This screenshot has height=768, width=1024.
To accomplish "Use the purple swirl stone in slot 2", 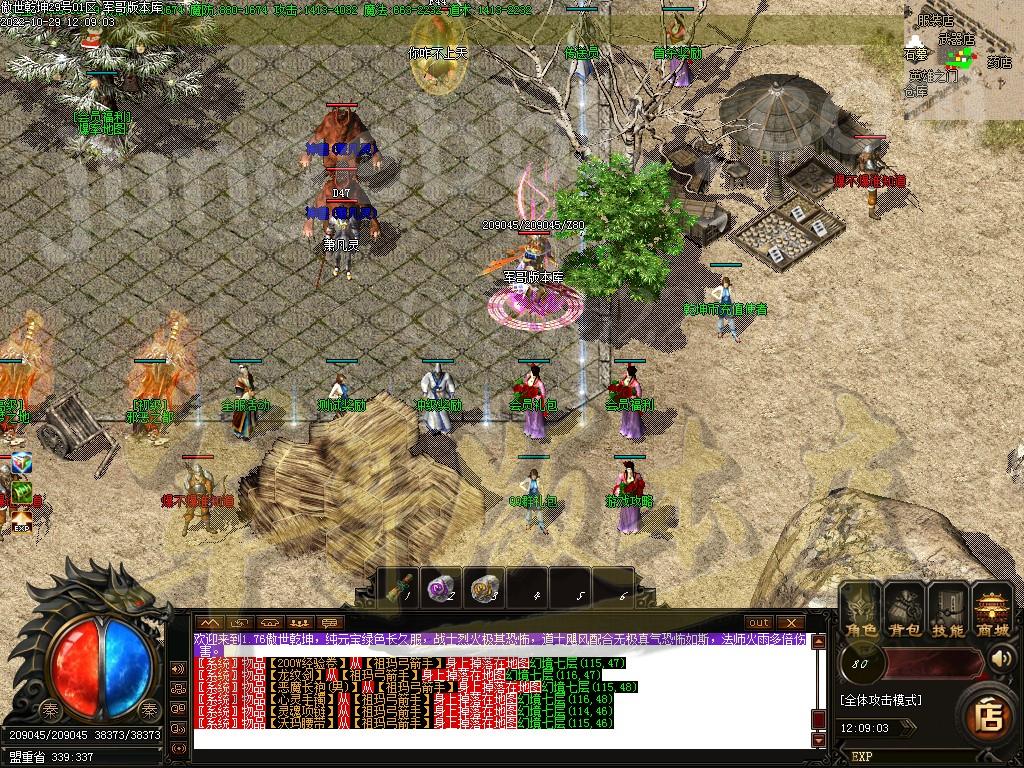I will pyautogui.click(x=441, y=588).
